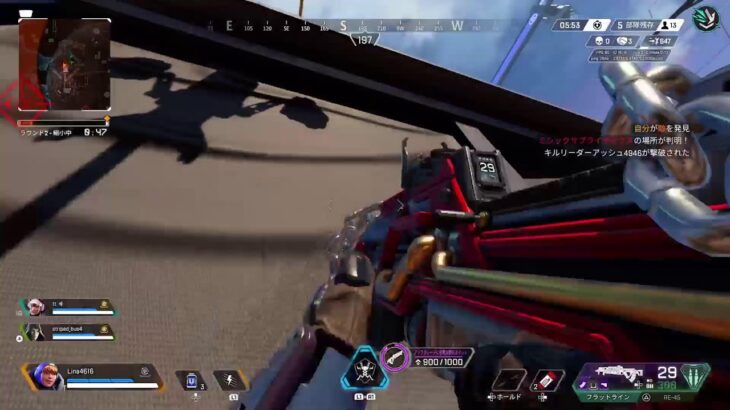Use the shield cell item slot
730x410 pixels.
pos(190,380)
